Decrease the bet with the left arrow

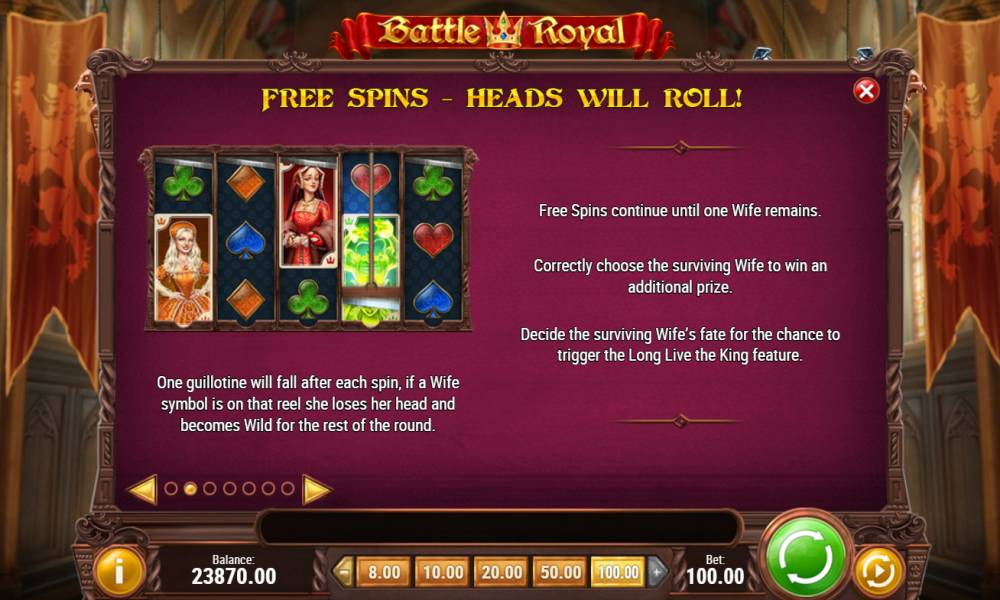tap(344, 572)
